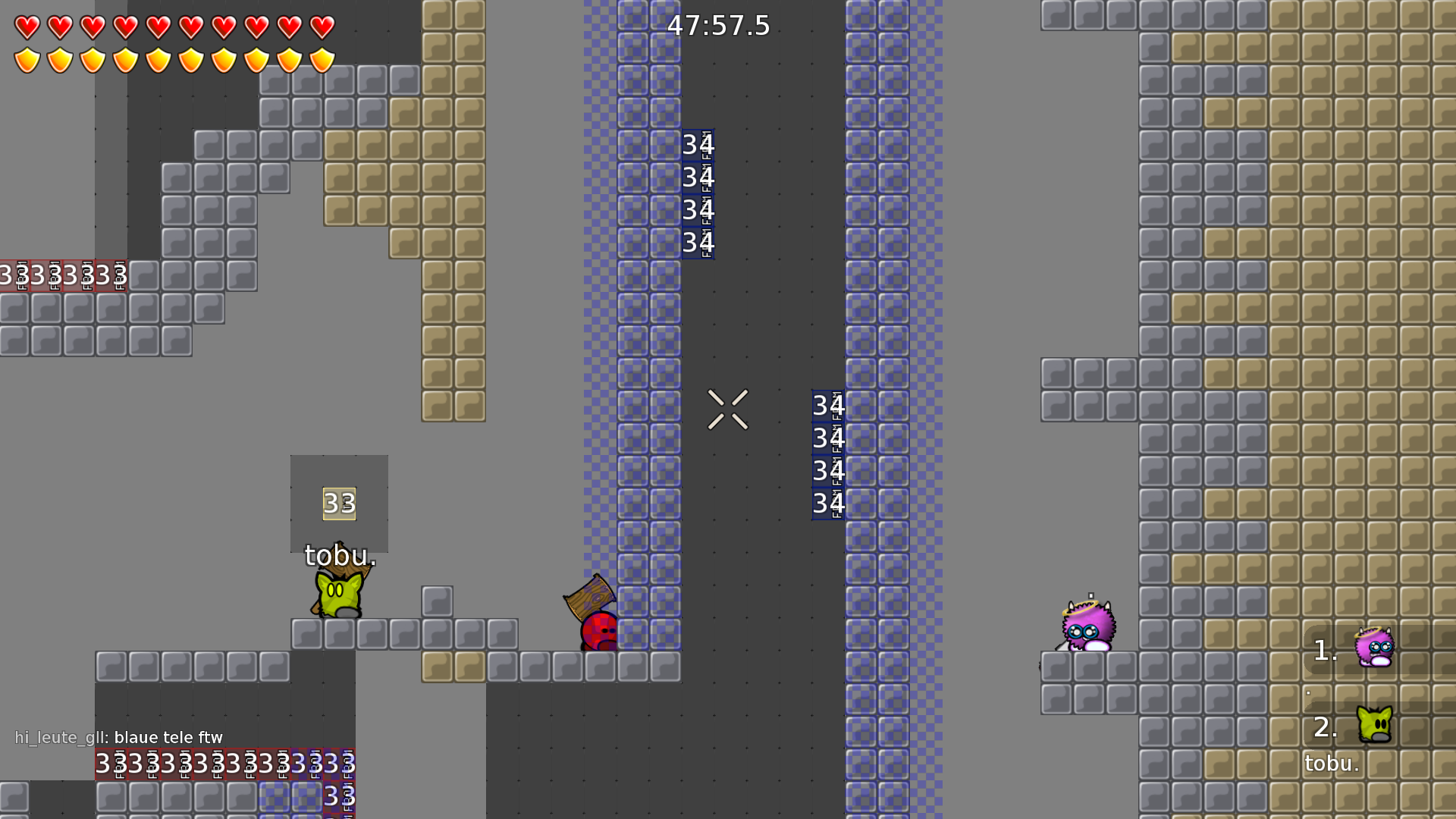The height and width of the screenshot is (819, 1456).
Task: Expand the 33 tile at the bottom right of the chat area
Action: click(339, 798)
